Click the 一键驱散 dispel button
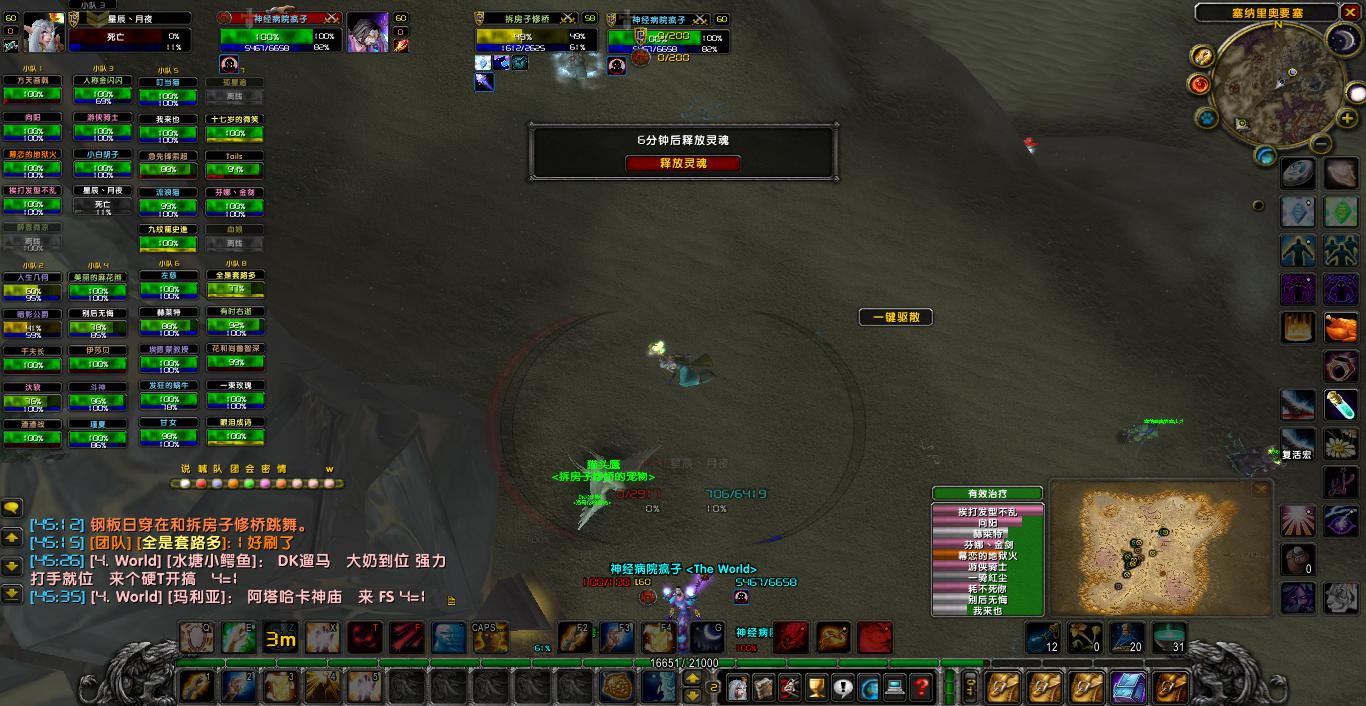The width and height of the screenshot is (1366, 706). [x=895, y=317]
